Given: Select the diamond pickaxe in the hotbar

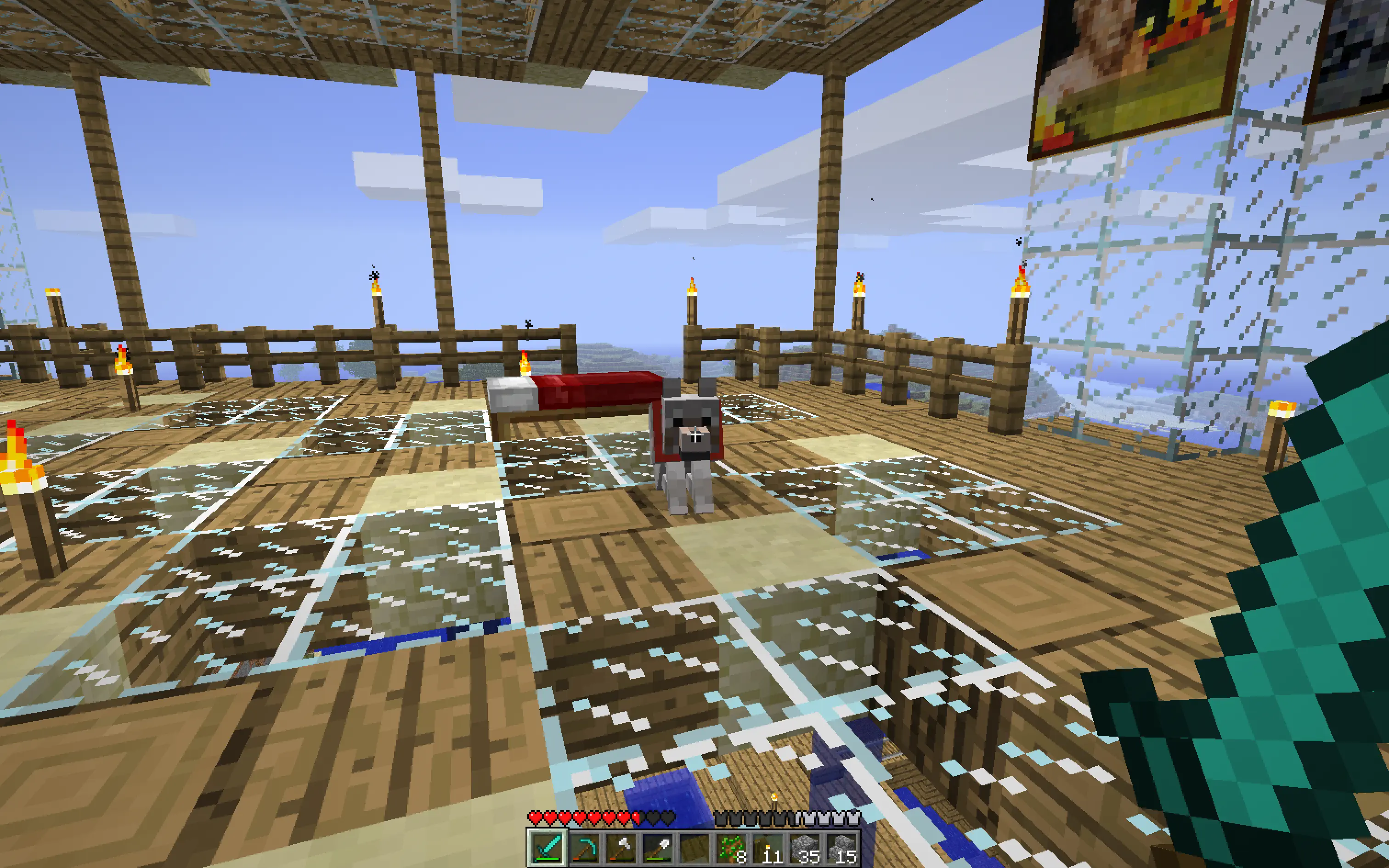Looking at the screenshot, I should (x=585, y=849).
